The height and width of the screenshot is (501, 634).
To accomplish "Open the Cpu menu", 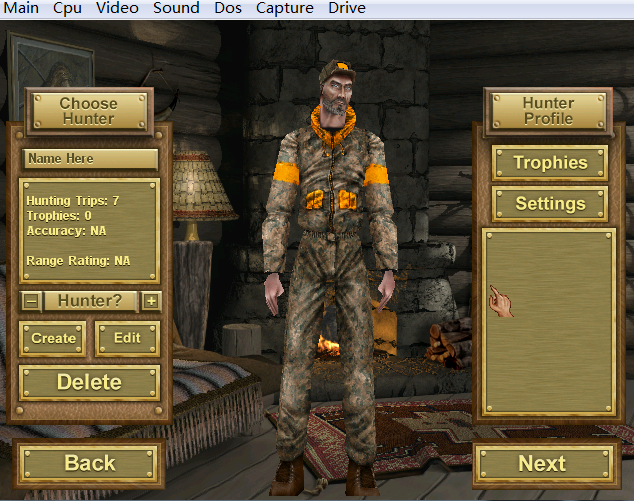I will click(68, 8).
